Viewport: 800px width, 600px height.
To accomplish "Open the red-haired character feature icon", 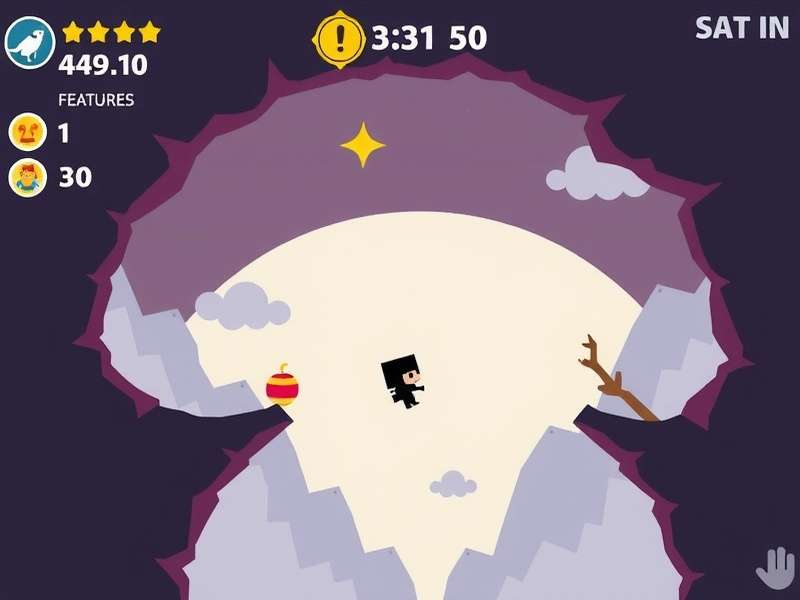I will tap(27, 178).
